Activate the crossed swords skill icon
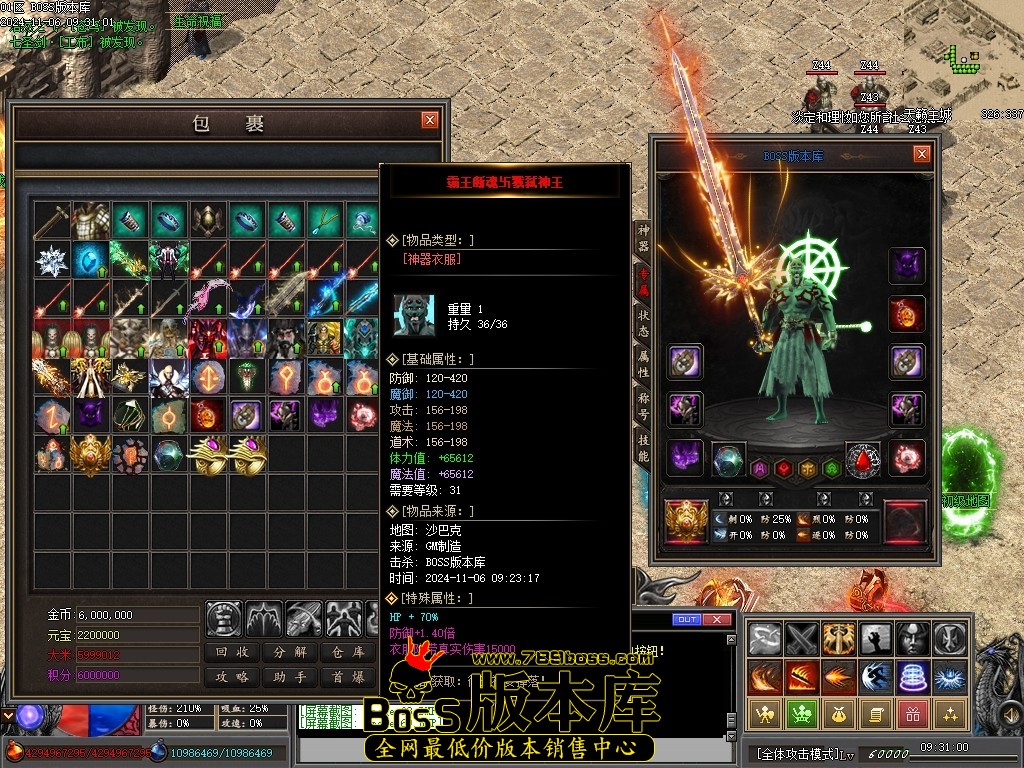This screenshot has width=1024, height=768. (802, 638)
